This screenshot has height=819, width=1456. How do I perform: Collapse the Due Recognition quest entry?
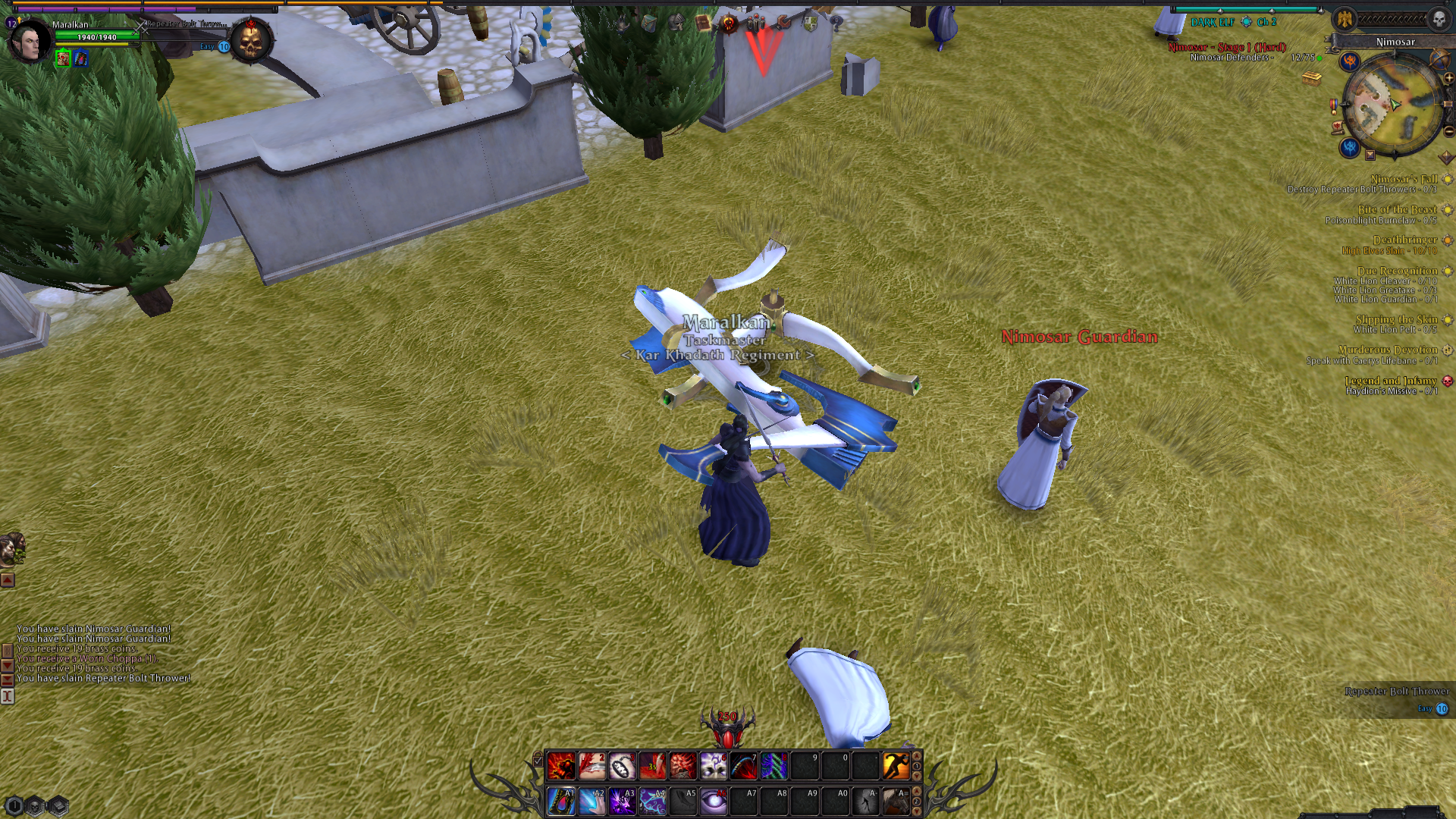[1448, 270]
